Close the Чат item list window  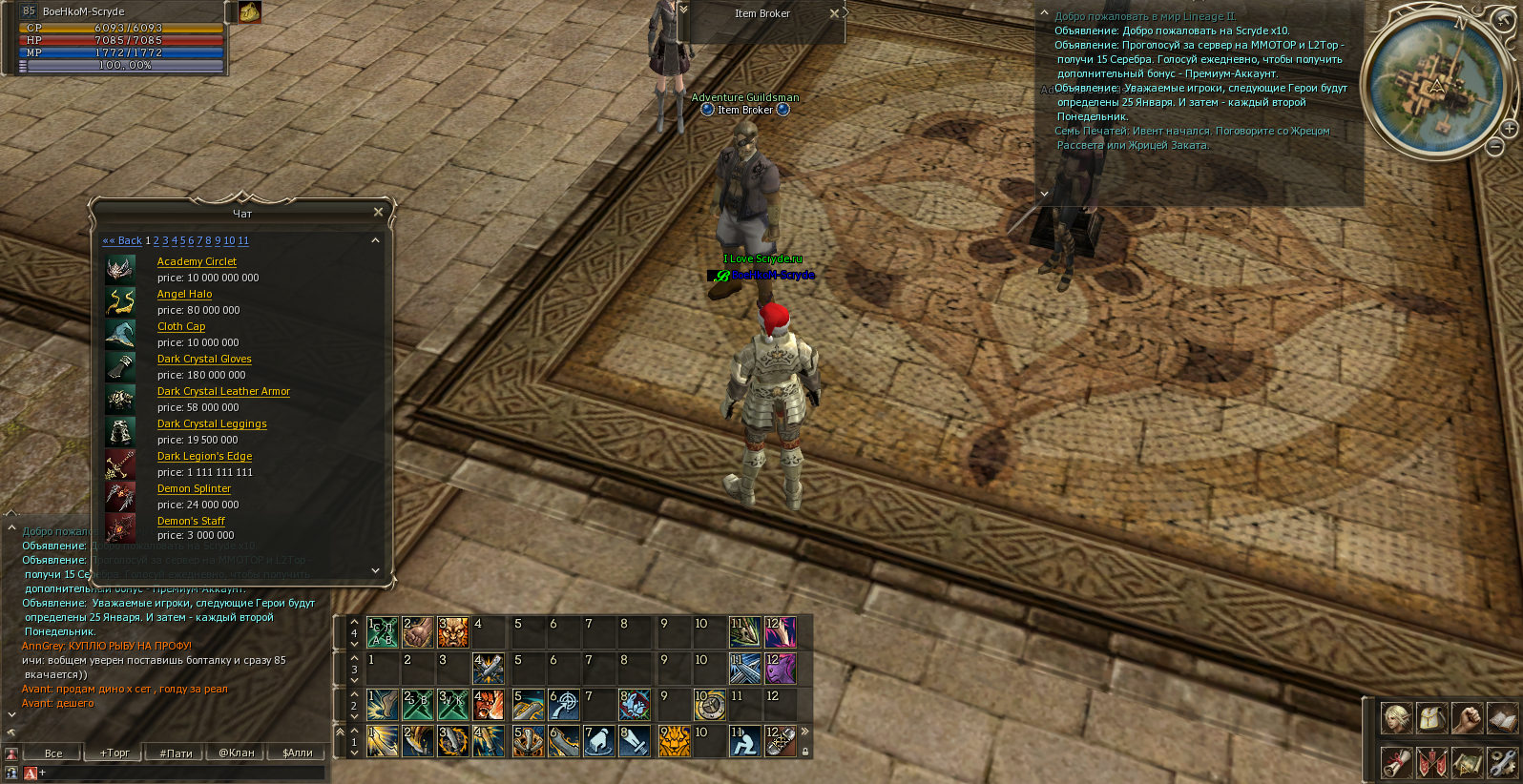[x=378, y=212]
